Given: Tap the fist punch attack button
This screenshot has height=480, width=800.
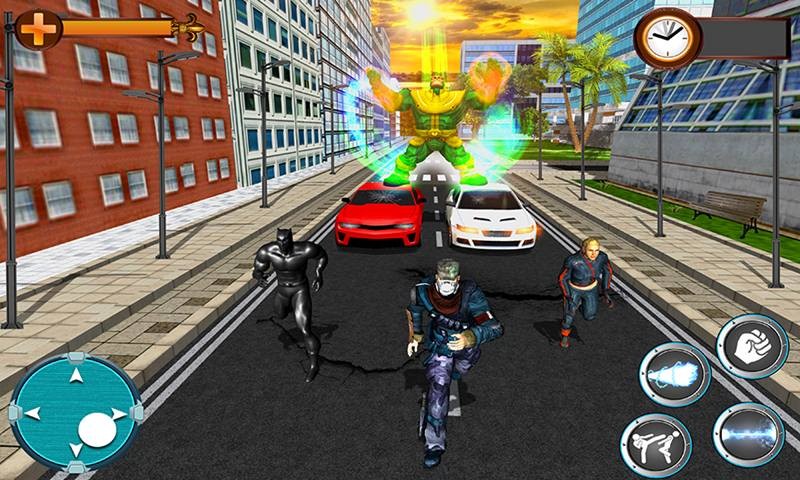Looking at the screenshot, I should coord(752,347).
